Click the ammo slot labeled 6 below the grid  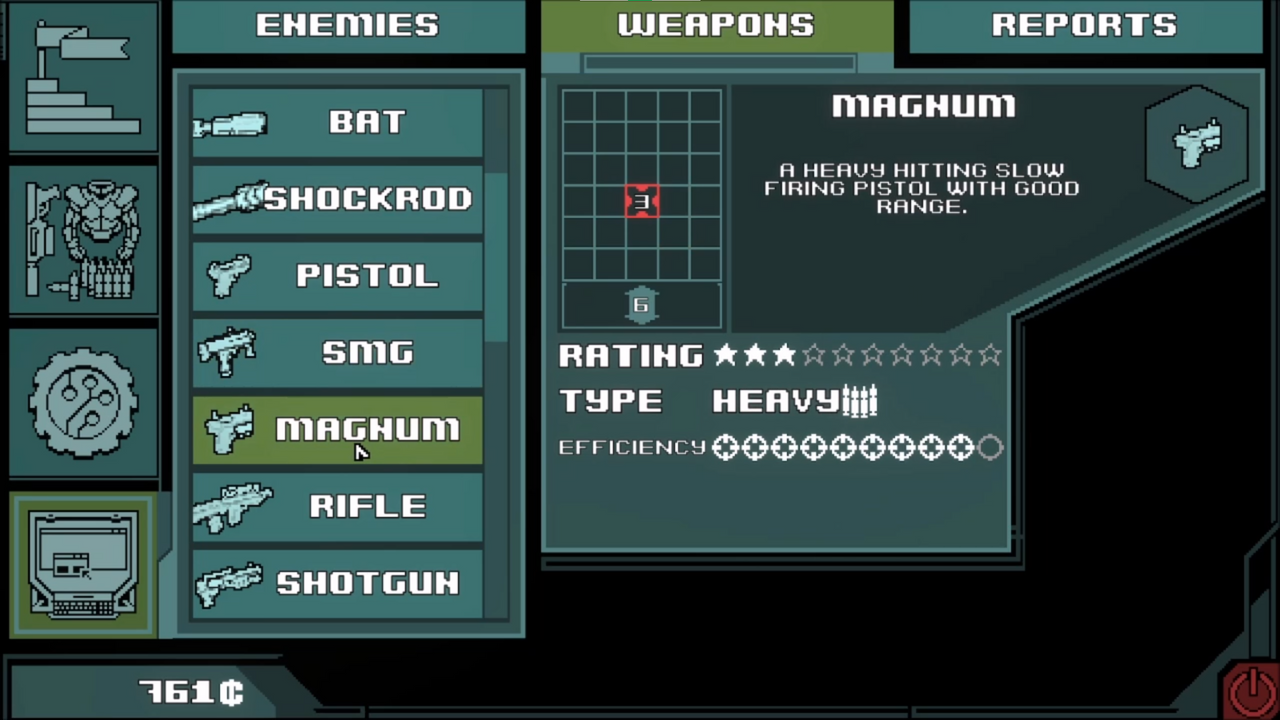(x=640, y=305)
